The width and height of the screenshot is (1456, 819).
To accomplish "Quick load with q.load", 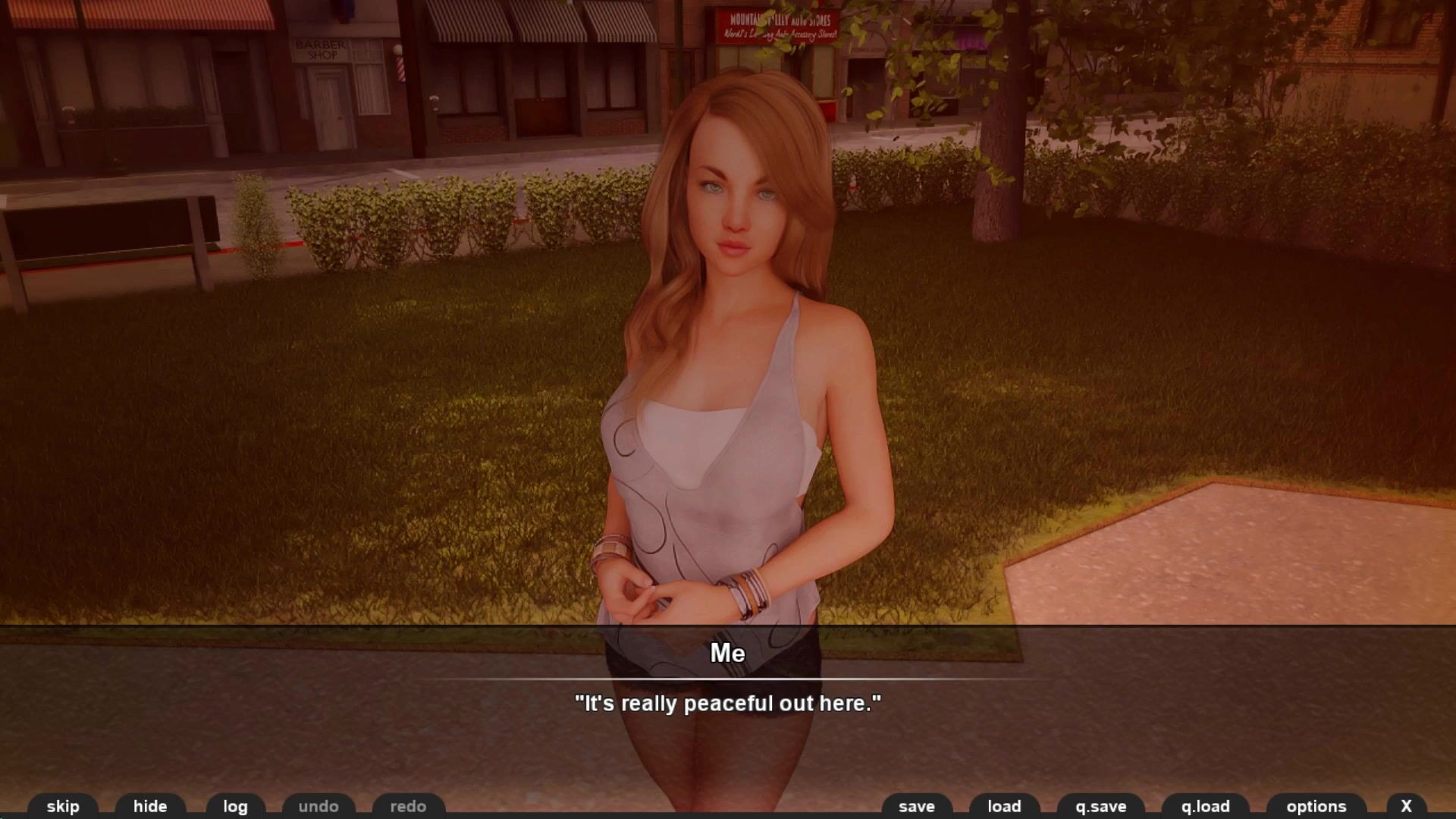I will [x=1205, y=806].
